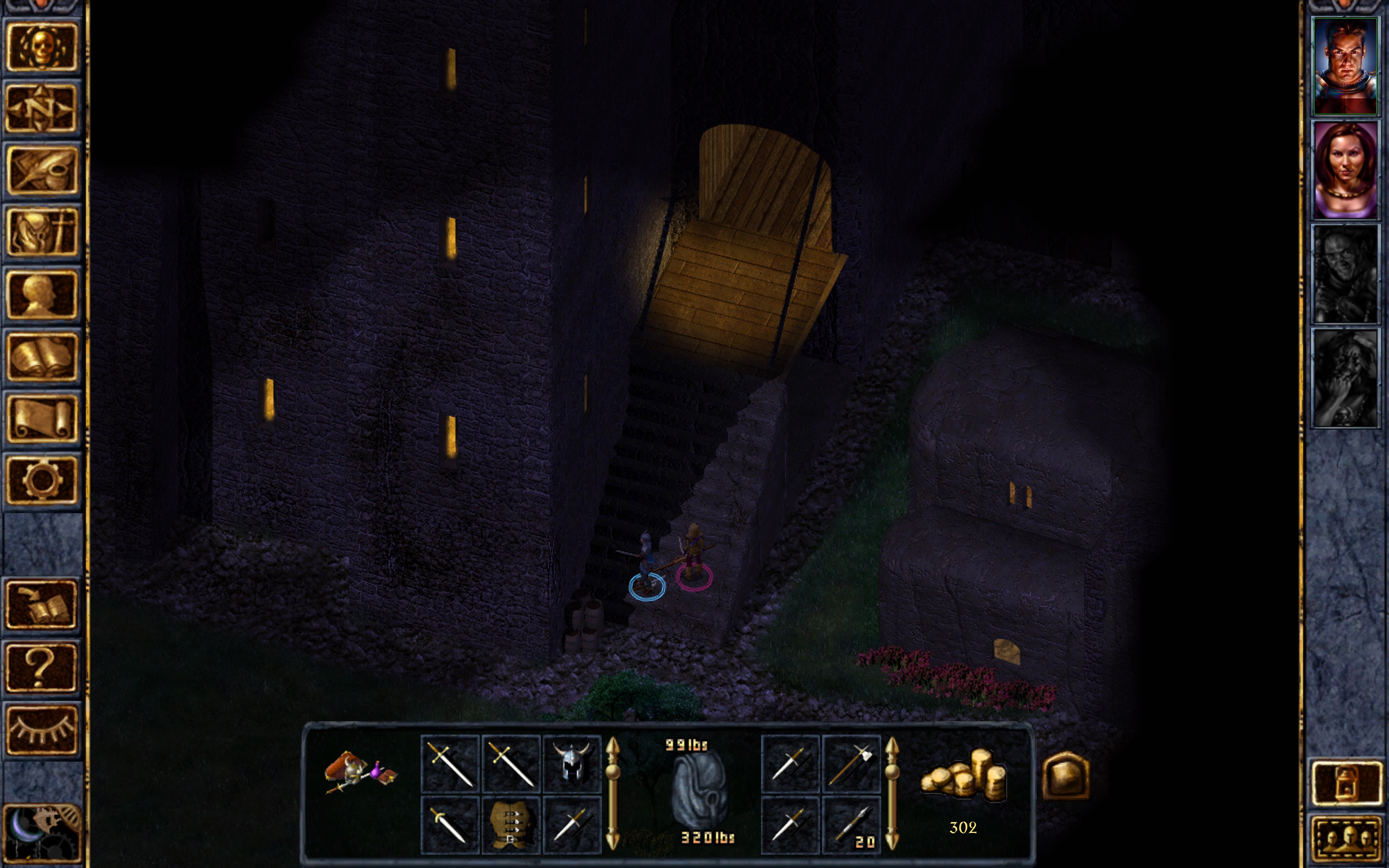Select the red-haired woman portrait
The height and width of the screenshot is (868, 1389).
(1345, 170)
